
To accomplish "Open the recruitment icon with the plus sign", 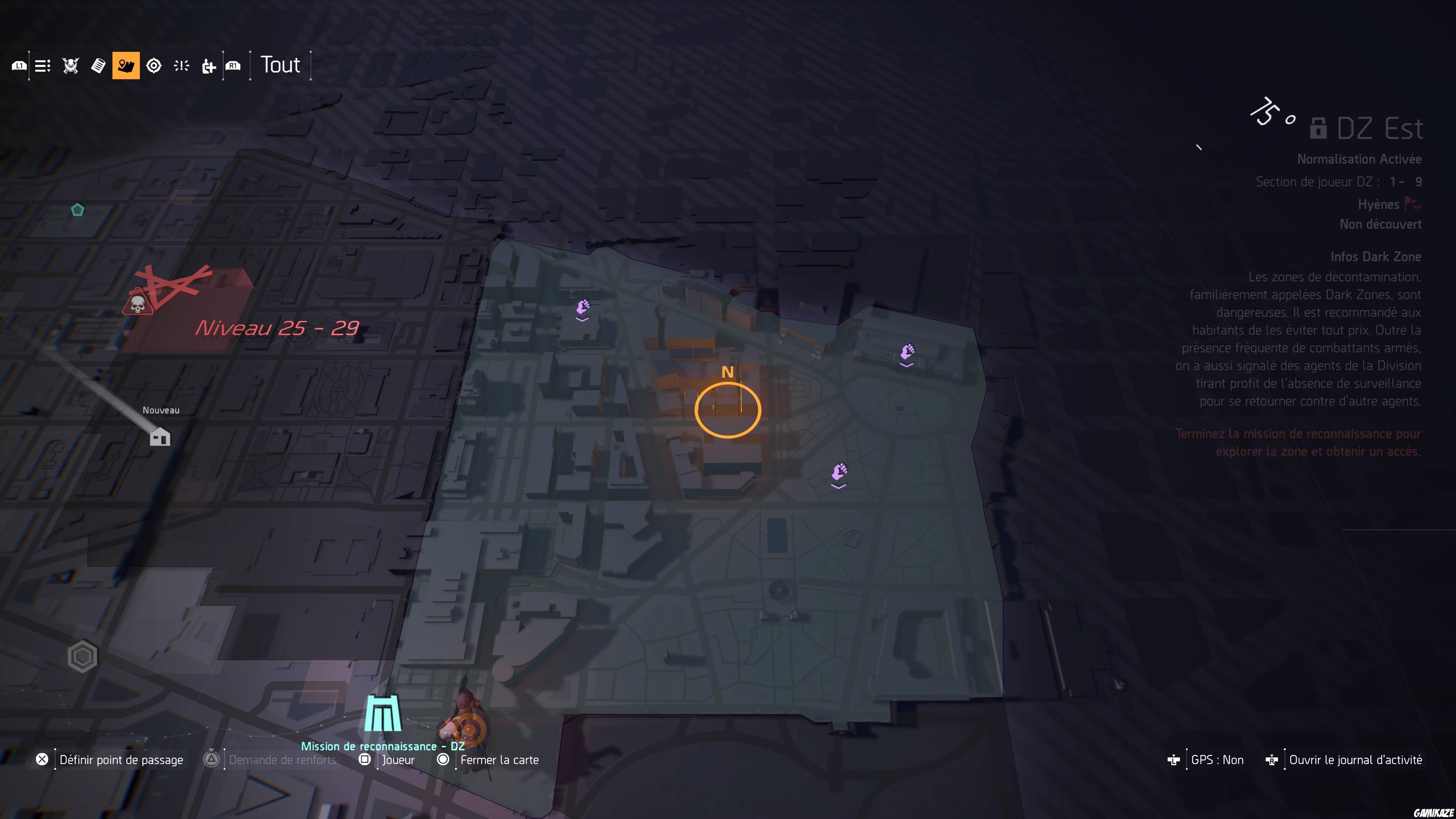I will [x=209, y=65].
